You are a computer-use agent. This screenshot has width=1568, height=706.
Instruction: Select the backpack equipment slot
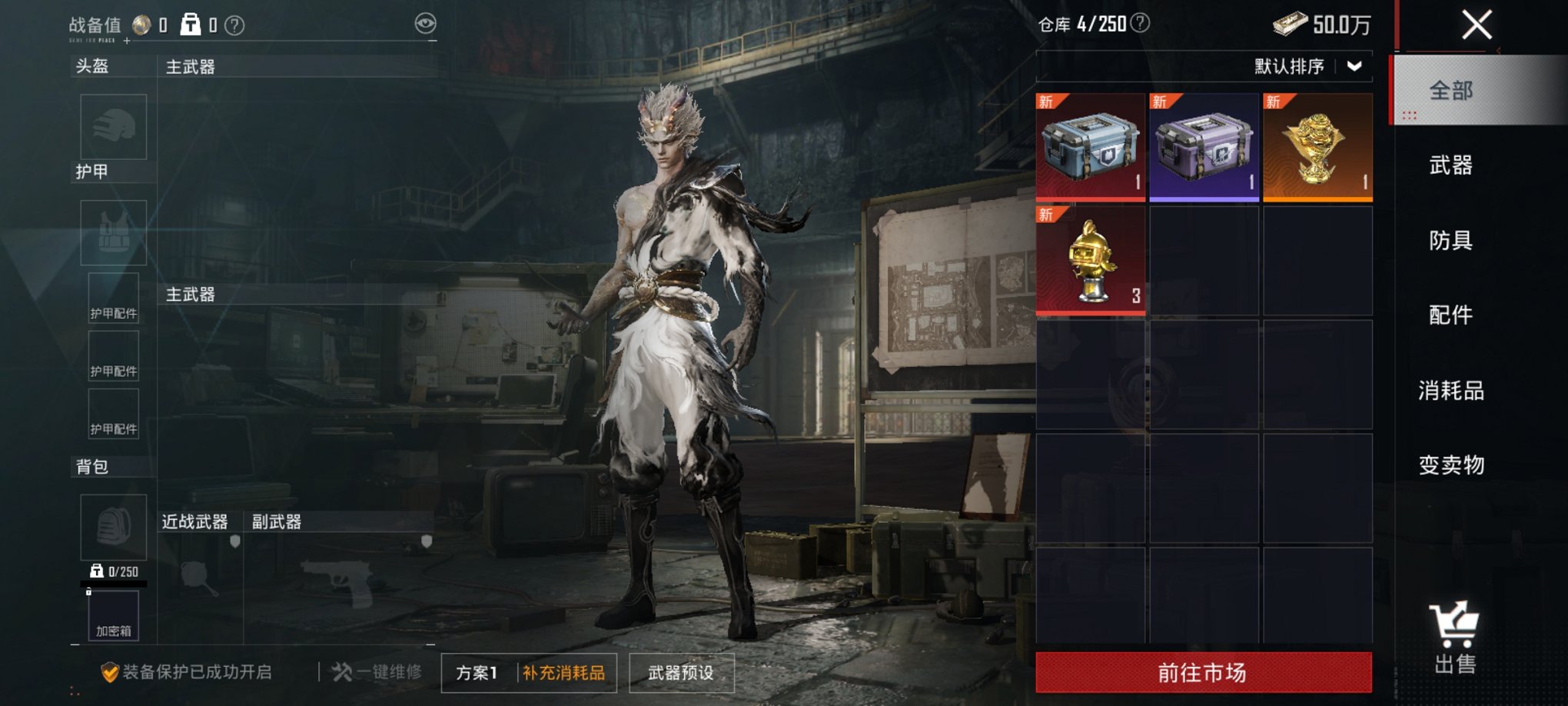click(113, 526)
